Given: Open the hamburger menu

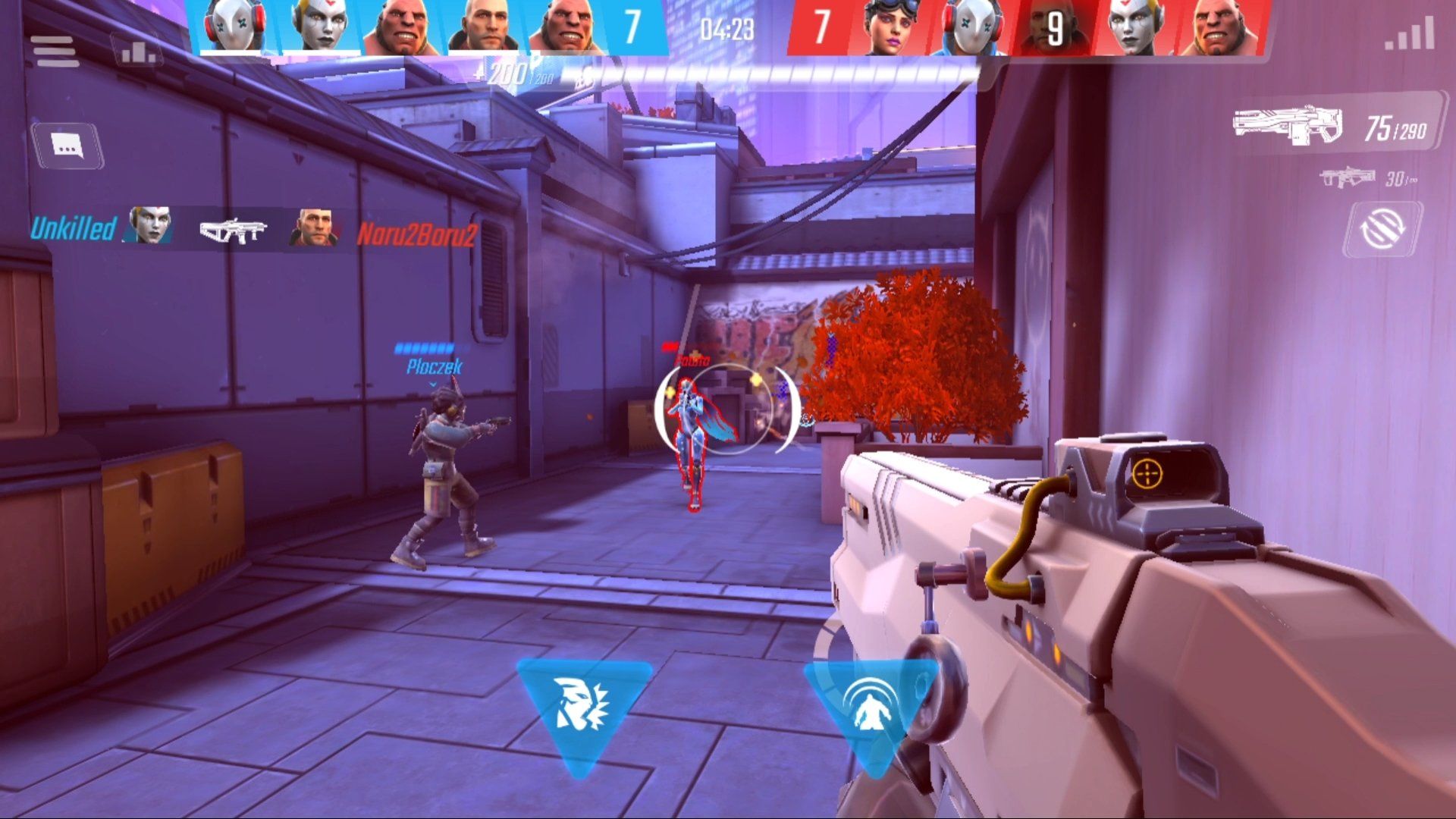Looking at the screenshot, I should point(55,52).
